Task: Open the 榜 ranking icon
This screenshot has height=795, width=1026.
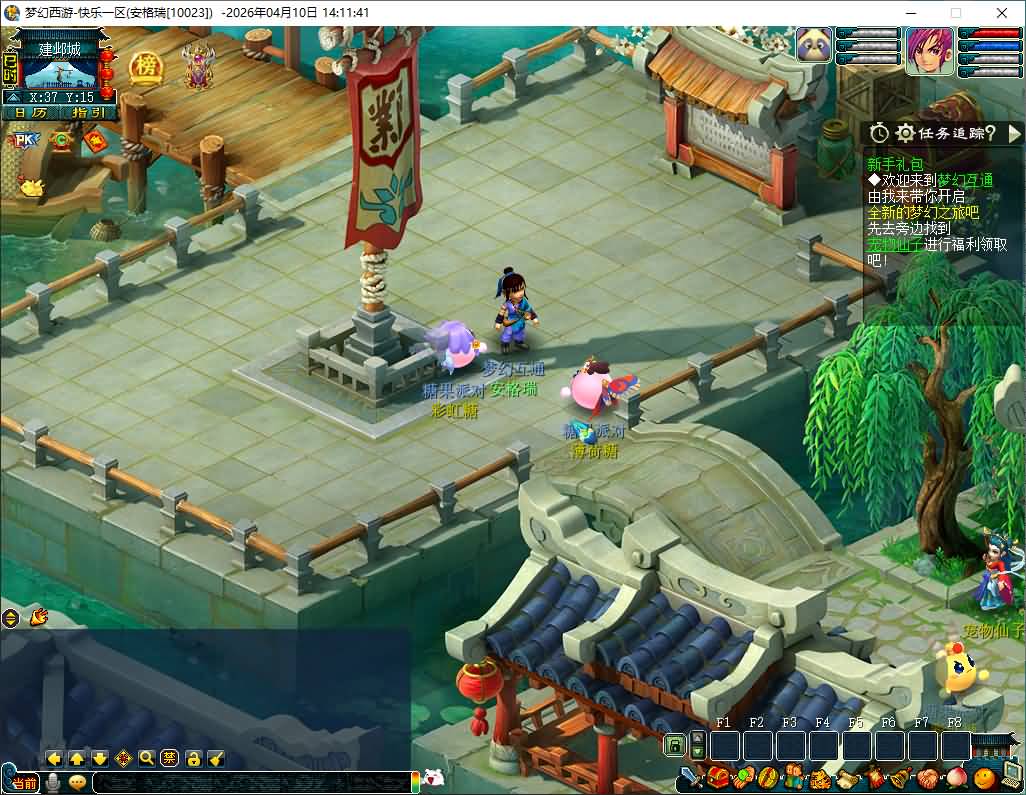Action: point(145,67)
